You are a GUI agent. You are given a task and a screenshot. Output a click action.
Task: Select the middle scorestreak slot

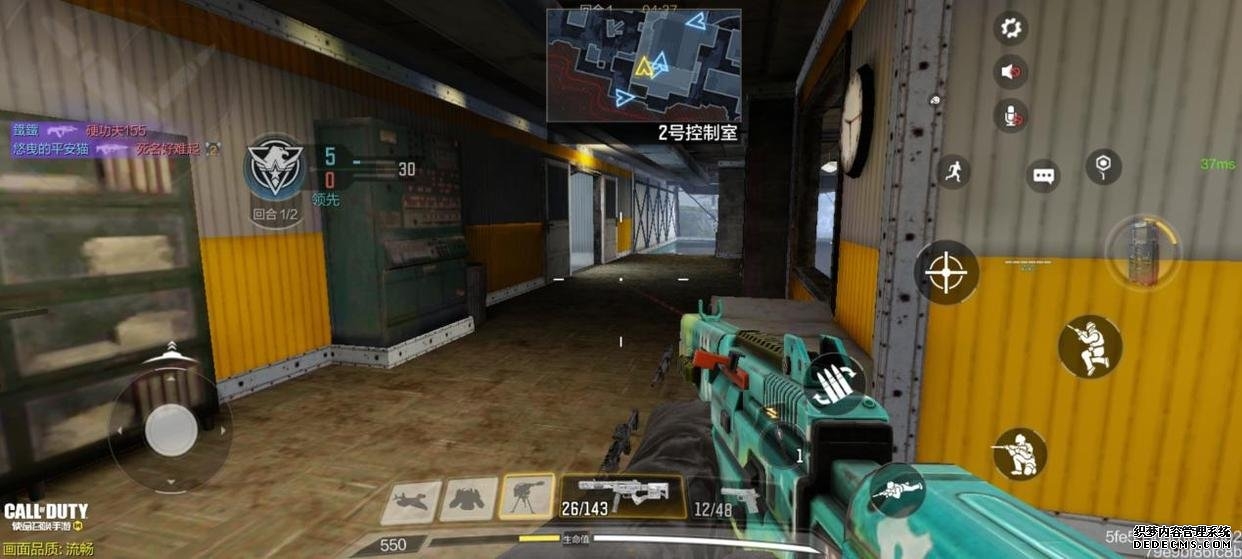pos(469,499)
